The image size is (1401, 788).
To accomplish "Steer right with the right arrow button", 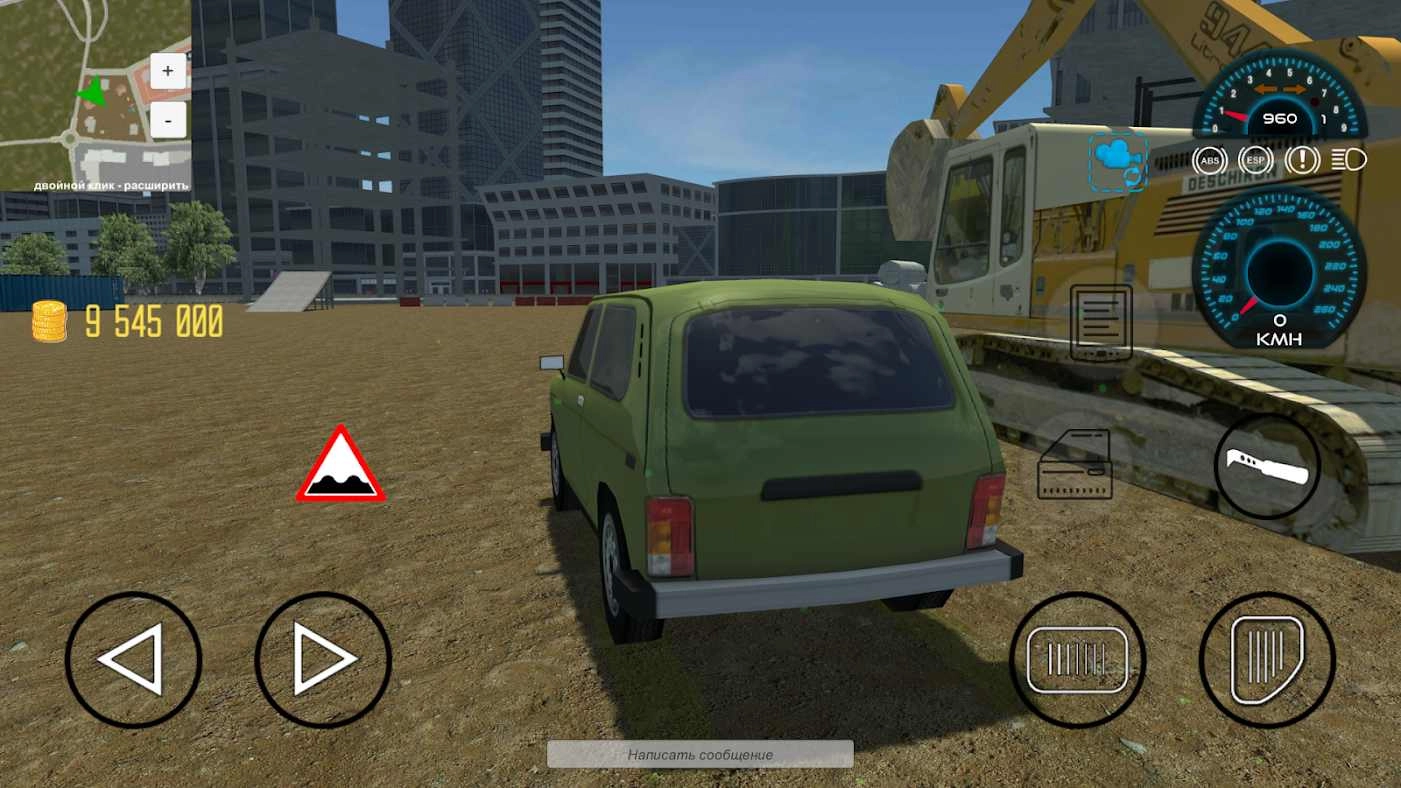I will [x=323, y=660].
